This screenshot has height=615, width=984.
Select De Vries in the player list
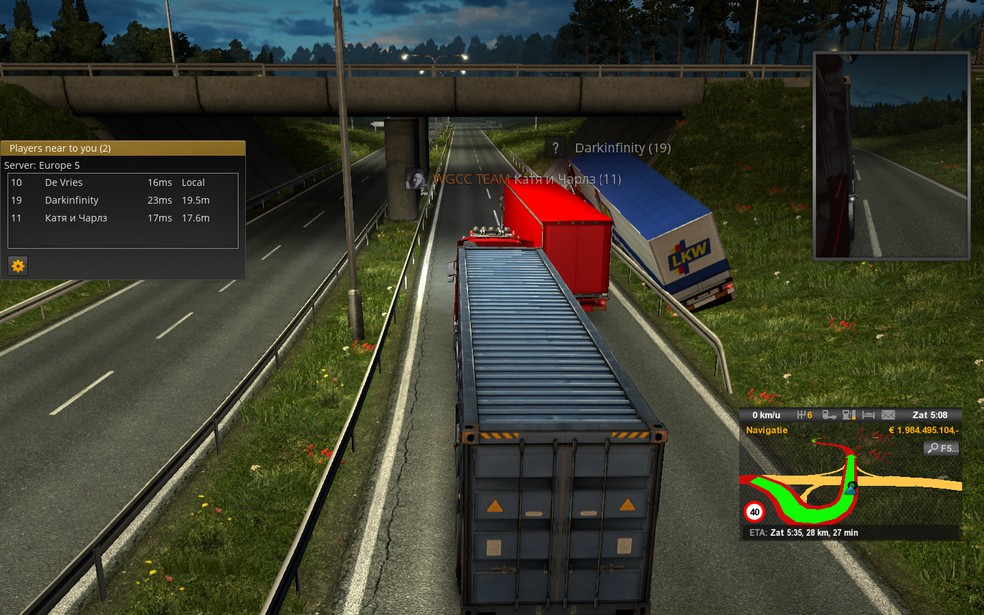point(64,183)
